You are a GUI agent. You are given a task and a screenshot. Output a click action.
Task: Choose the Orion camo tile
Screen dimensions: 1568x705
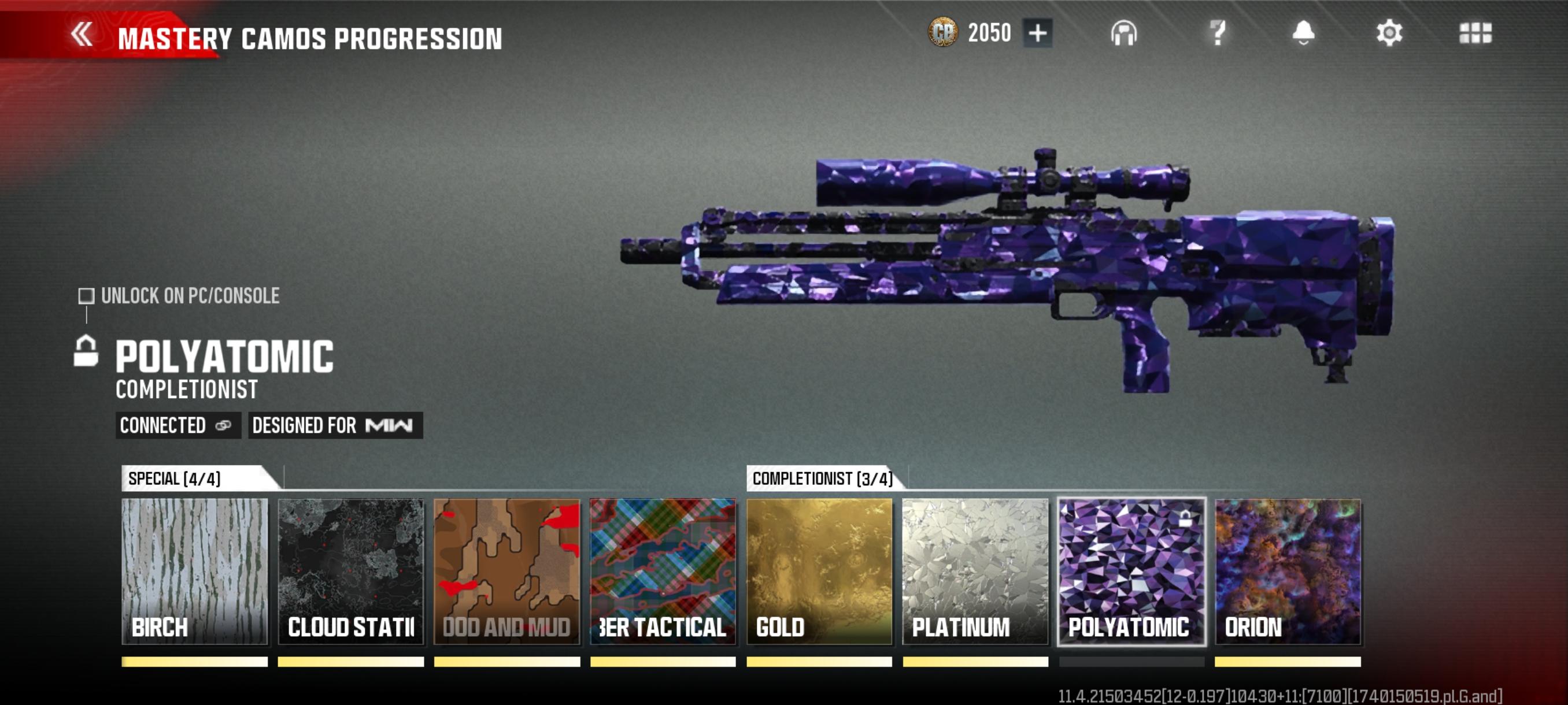[1288, 571]
